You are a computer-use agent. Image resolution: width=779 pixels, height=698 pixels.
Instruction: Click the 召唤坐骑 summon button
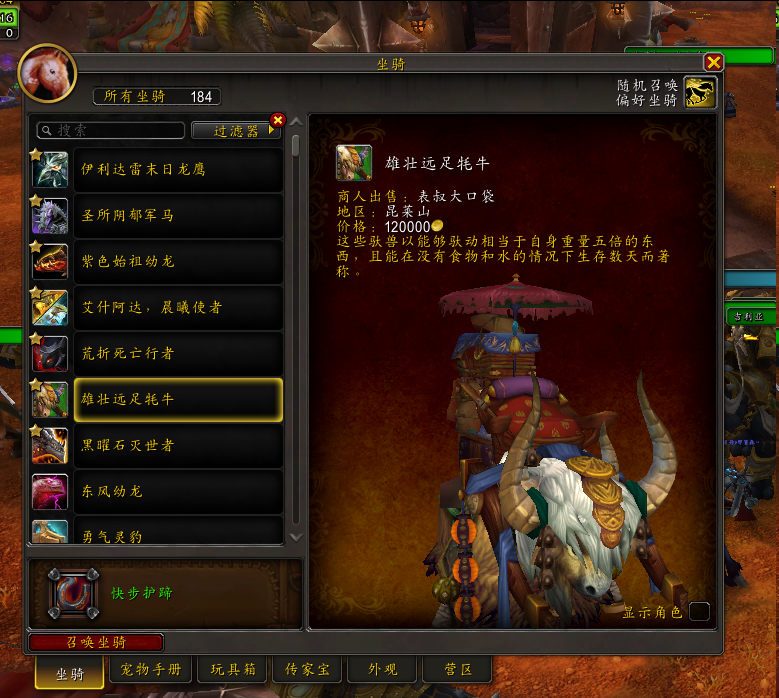point(96,643)
